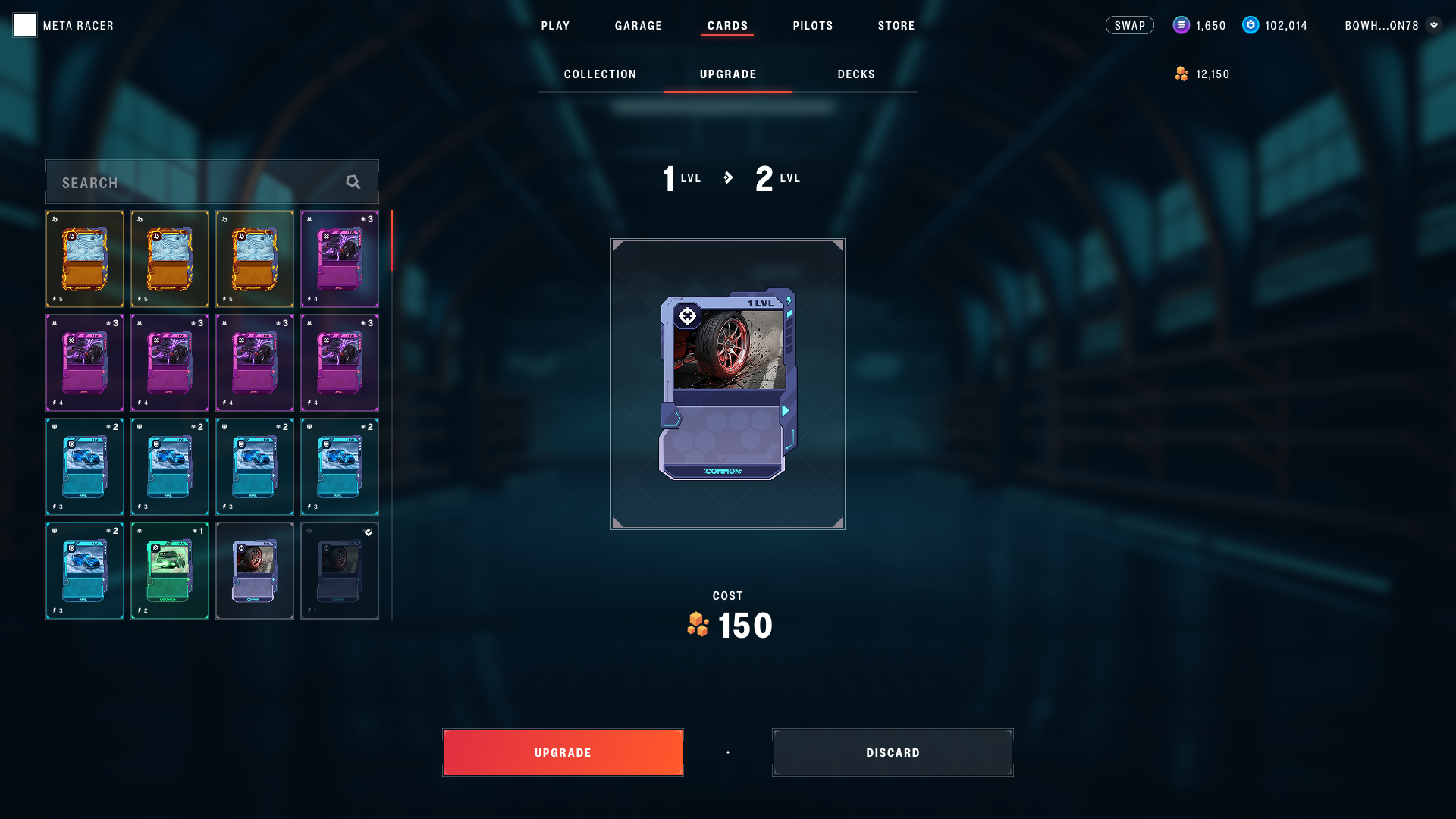Image resolution: width=1456 pixels, height=819 pixels.
Task: Go to the Garage section
Action: (x=638, y=26)
